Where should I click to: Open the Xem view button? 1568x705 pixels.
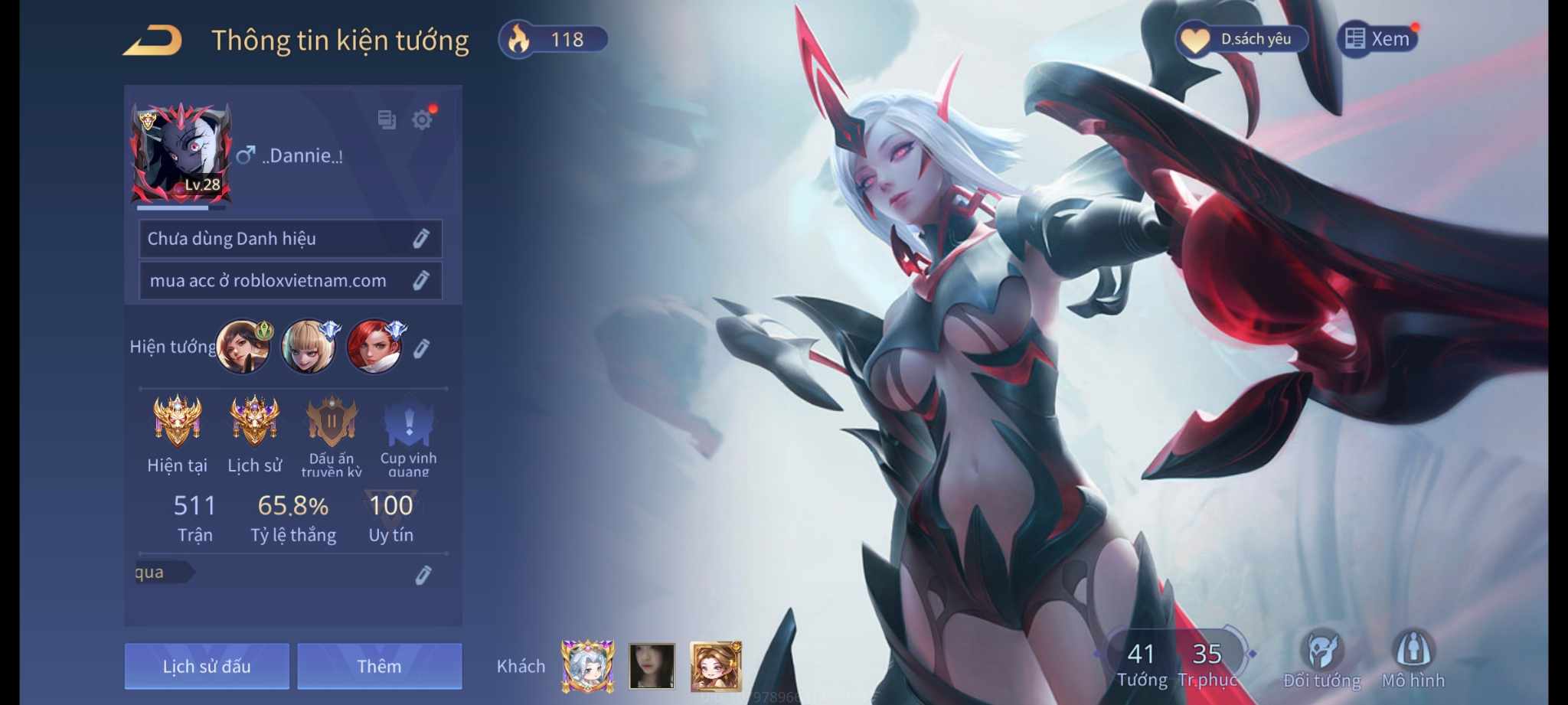(x=1377, y=39)
